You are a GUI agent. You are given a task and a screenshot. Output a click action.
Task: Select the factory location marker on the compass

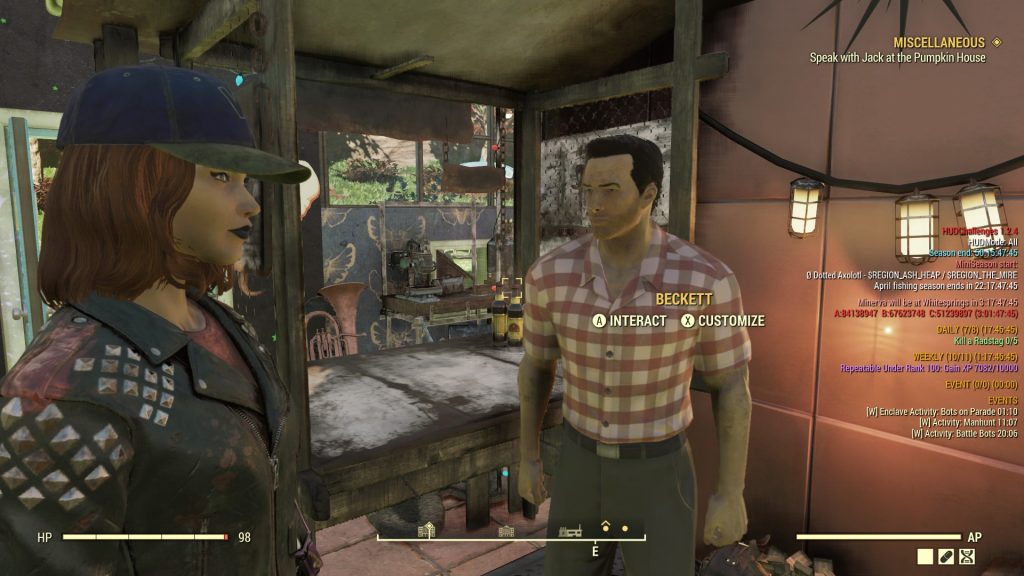(x=570, y=530)
